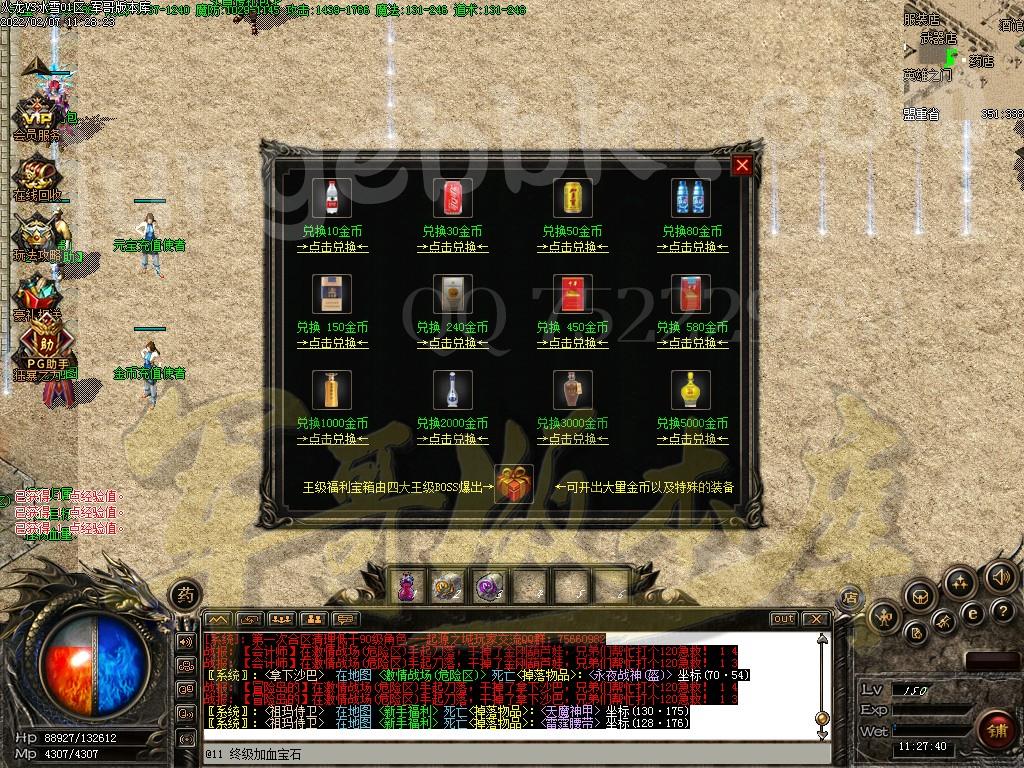
Task: Toggle the sound speaker round button
Action: [x=1000, y=577]
